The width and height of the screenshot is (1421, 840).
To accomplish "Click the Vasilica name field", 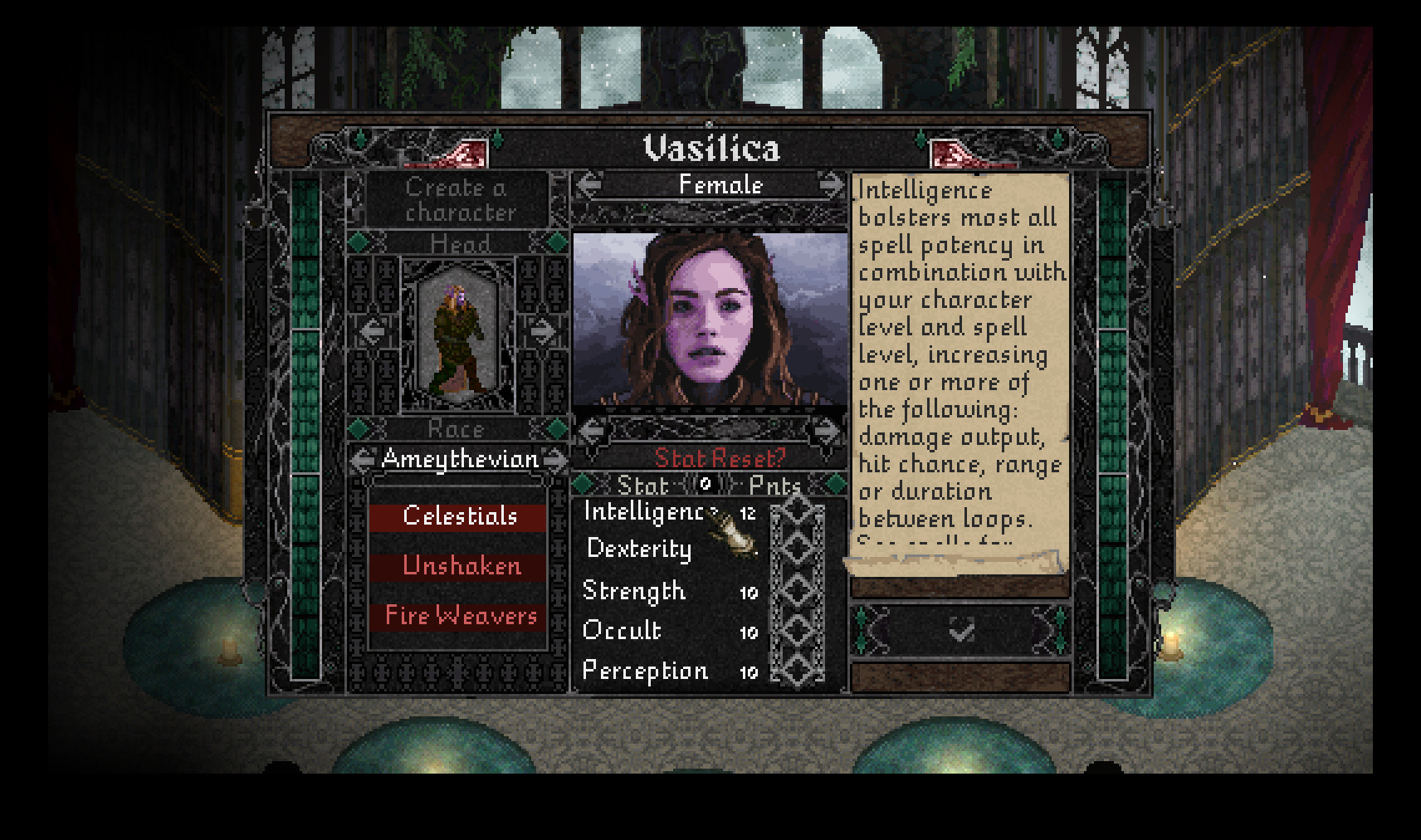I will (710, 146).
